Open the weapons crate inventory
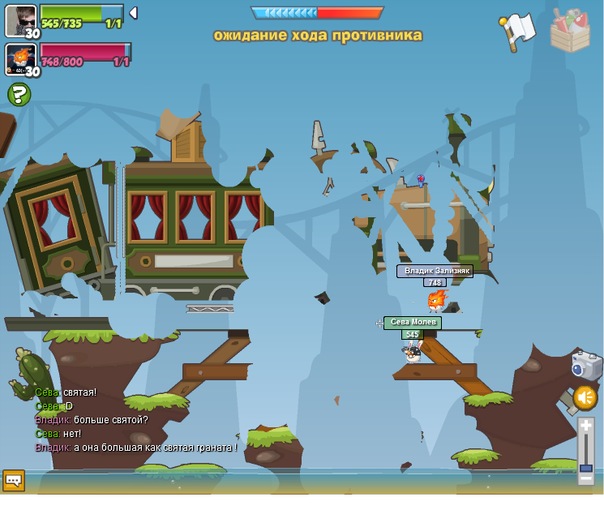 pos(570,29)
